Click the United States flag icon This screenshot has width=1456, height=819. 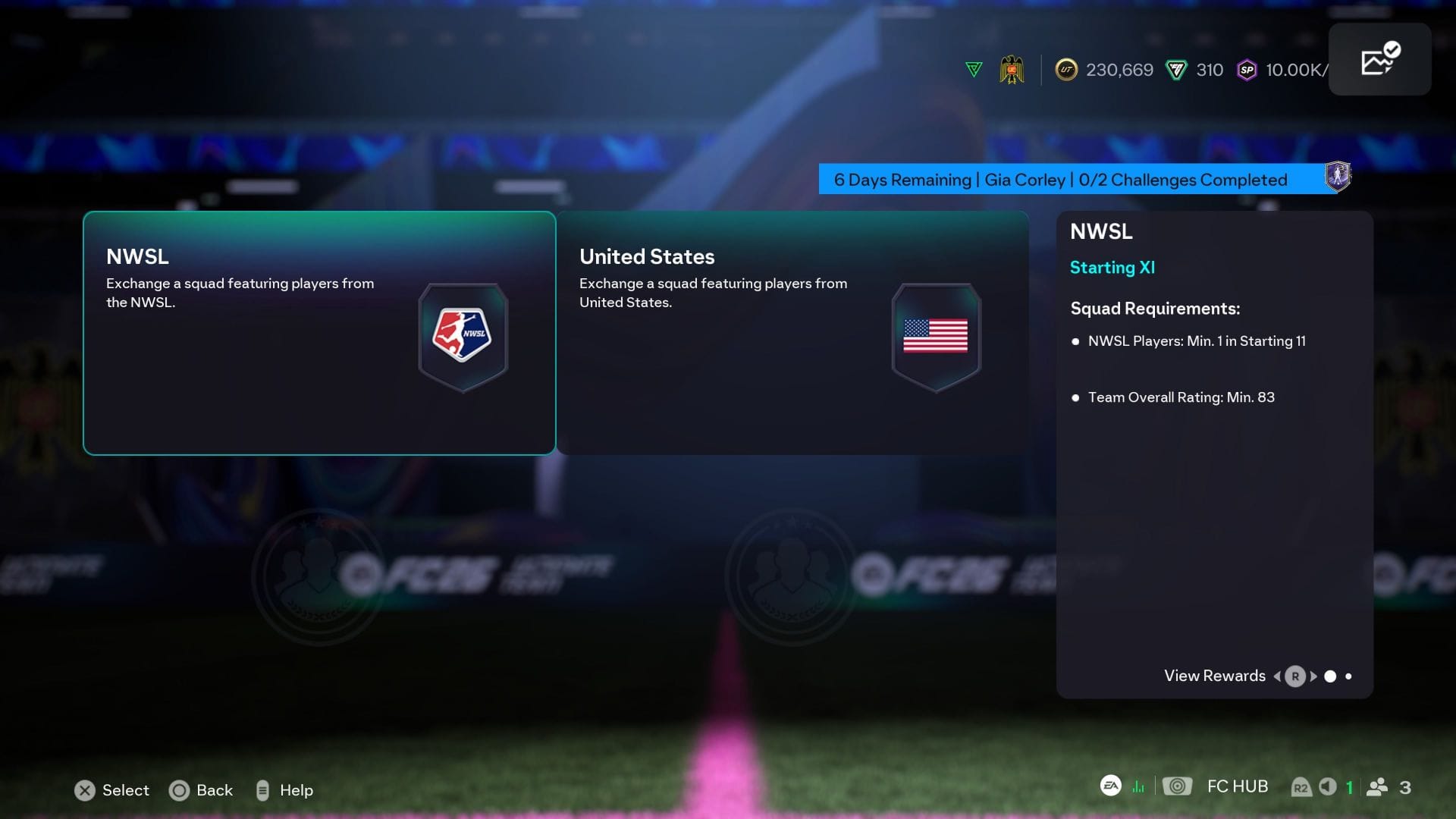[x=936, y=336]
